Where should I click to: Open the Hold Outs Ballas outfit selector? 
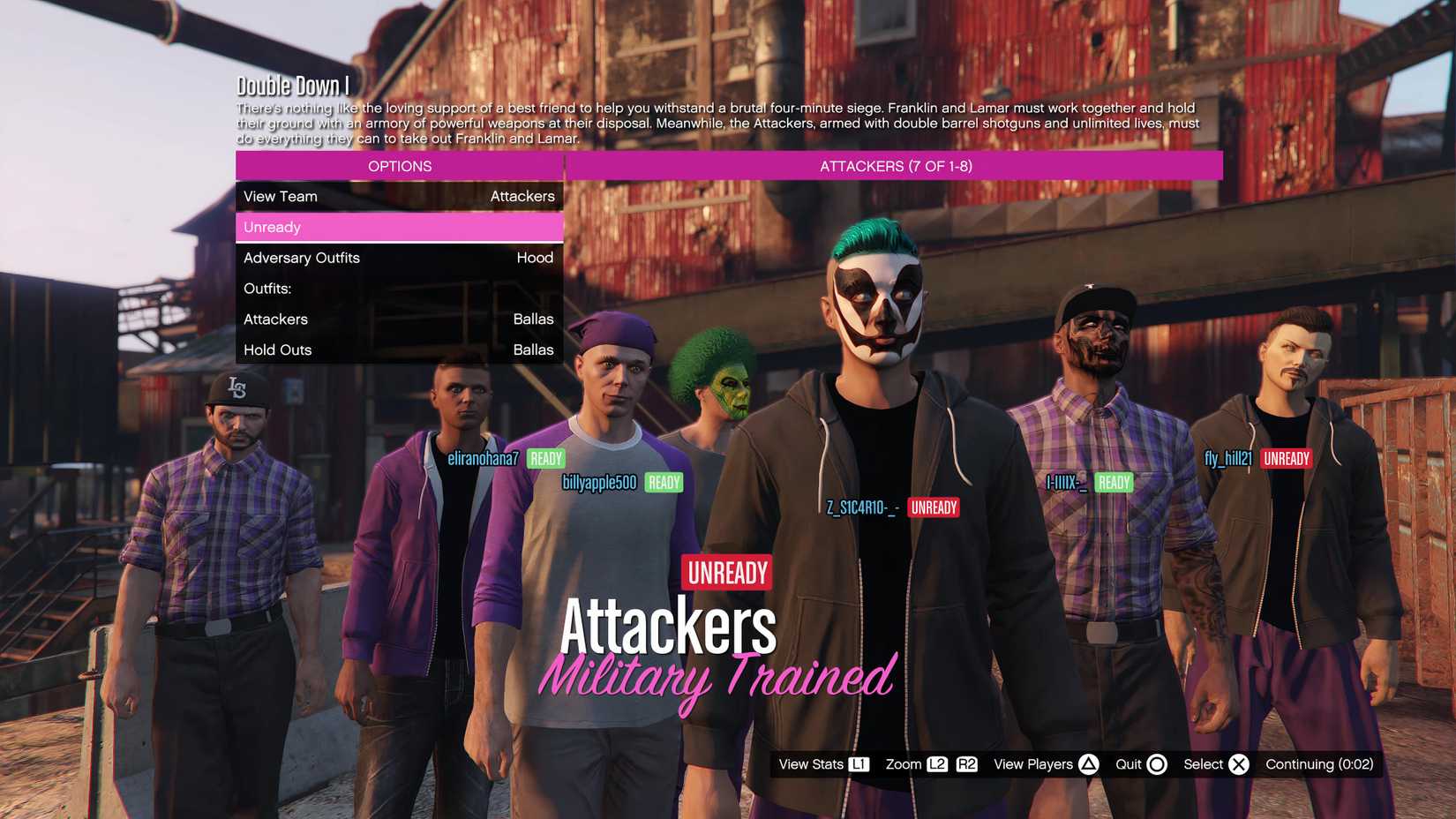click(399, 349)
